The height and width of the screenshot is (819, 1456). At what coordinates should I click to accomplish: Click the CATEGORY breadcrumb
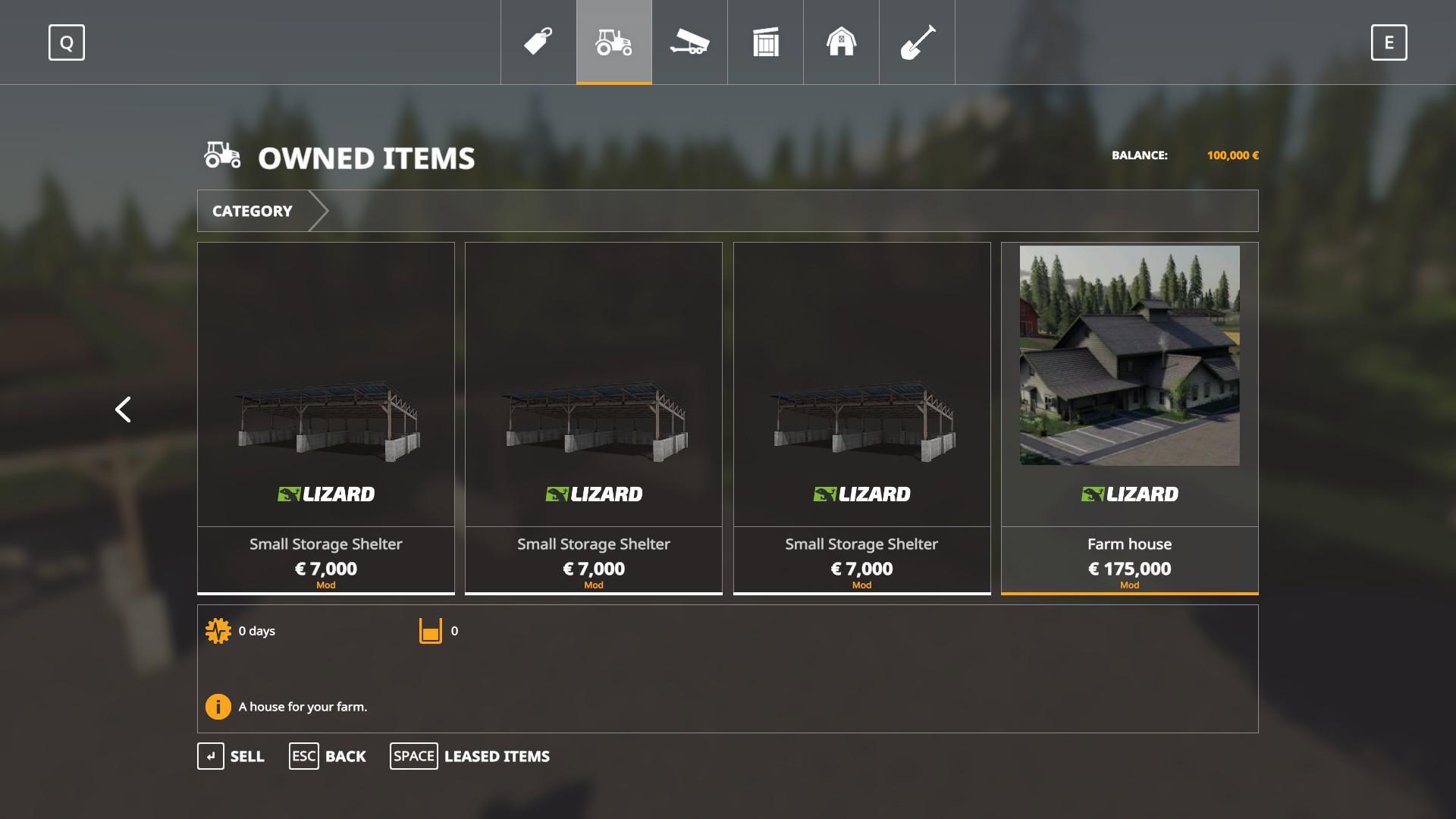[253, 211]
